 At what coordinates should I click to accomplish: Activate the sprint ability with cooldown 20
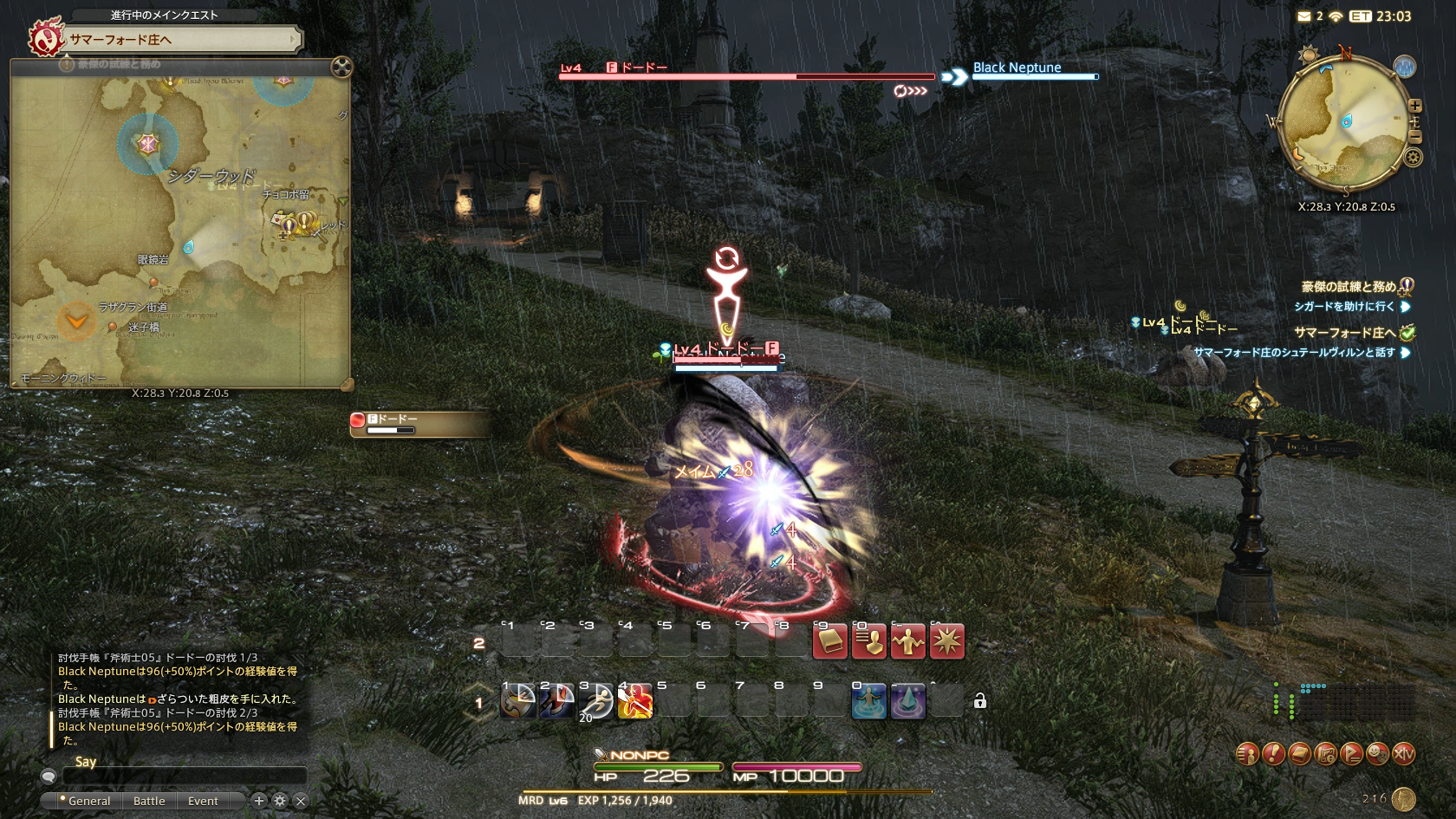coord(596,701)
